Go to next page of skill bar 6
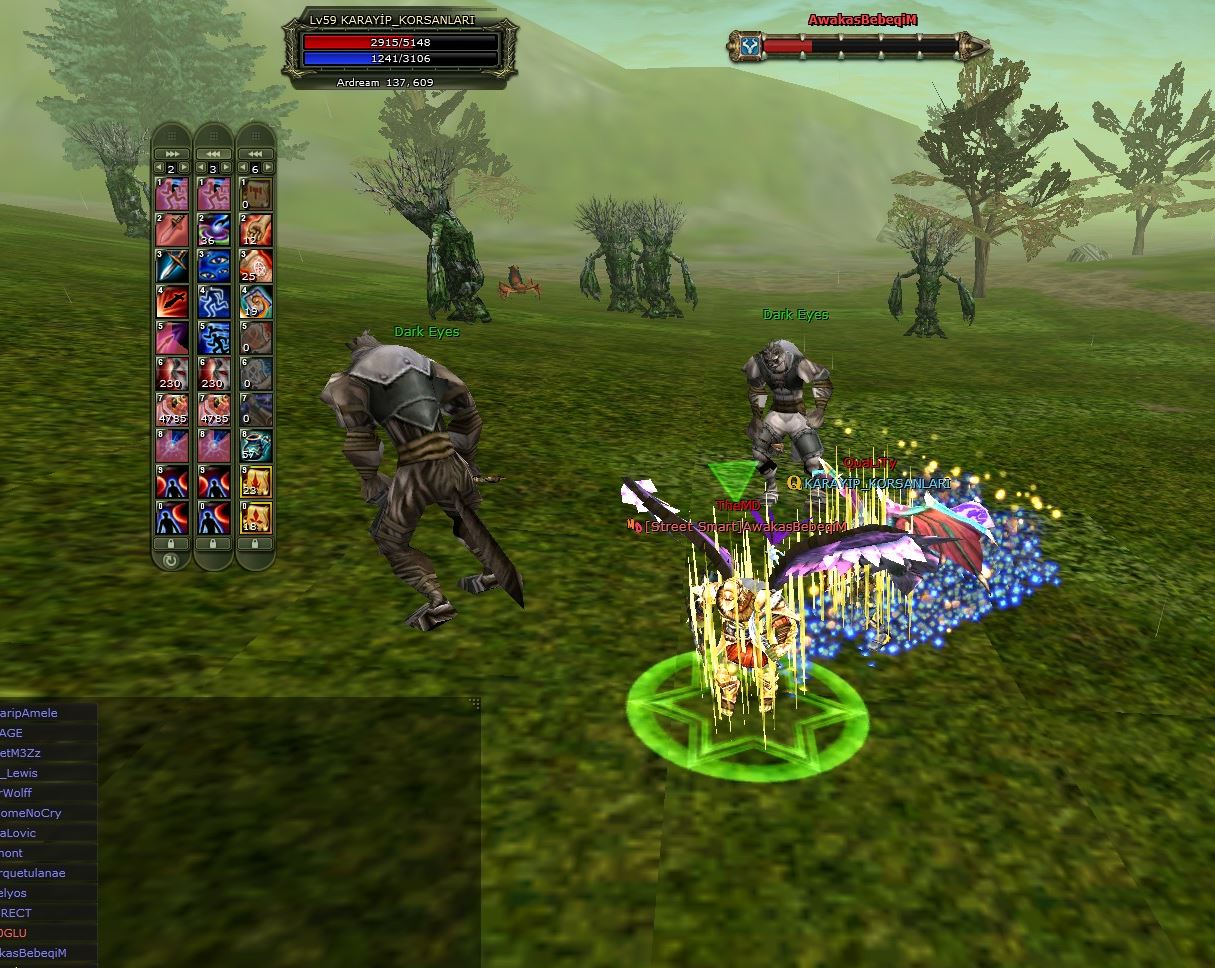This screenshot has width=1215, height=968. coord(268,168)
